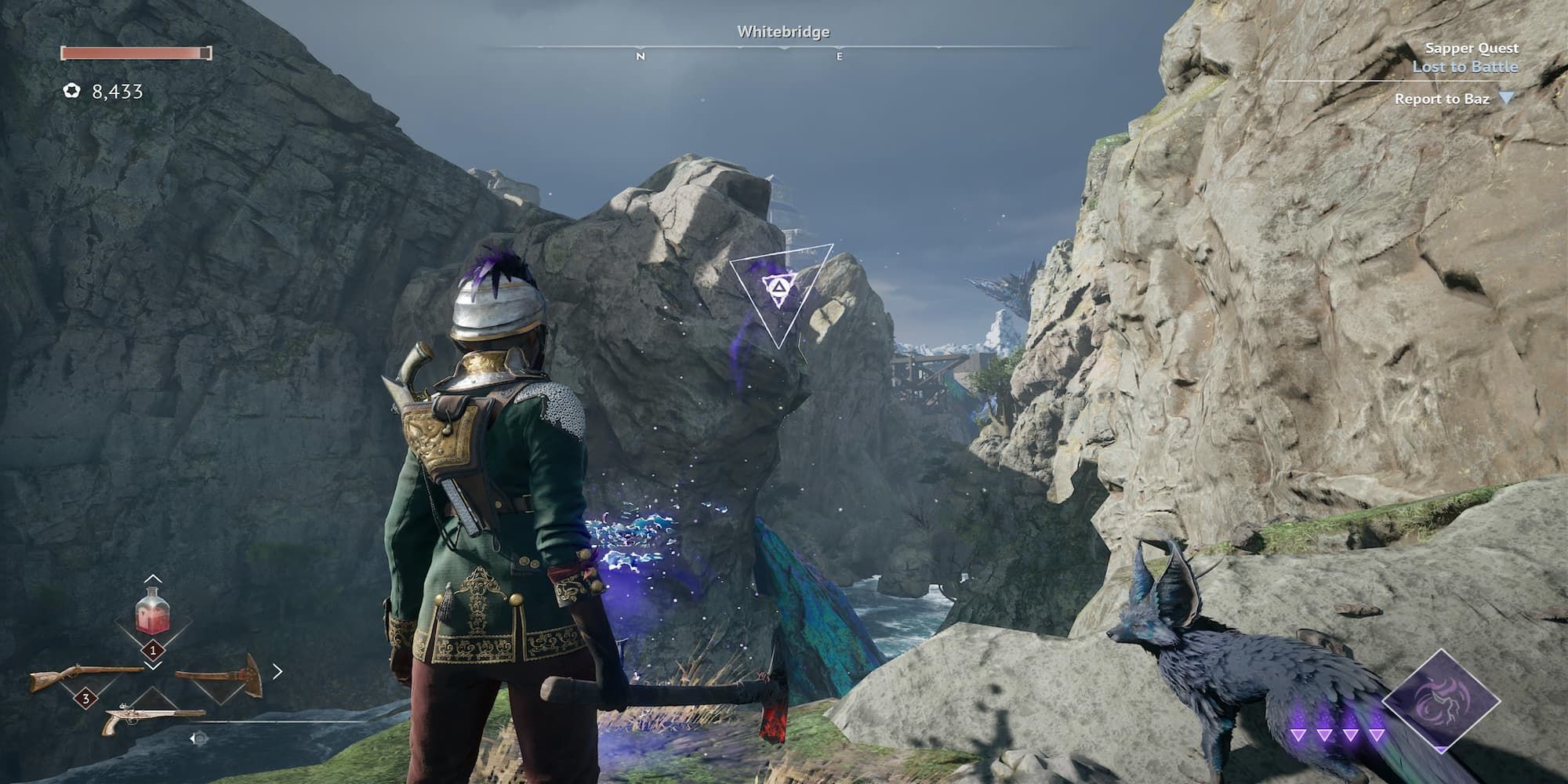Open the Lost to Battle quest tracker
The image size is (1568, 784).
click(x=1465, y=67)
